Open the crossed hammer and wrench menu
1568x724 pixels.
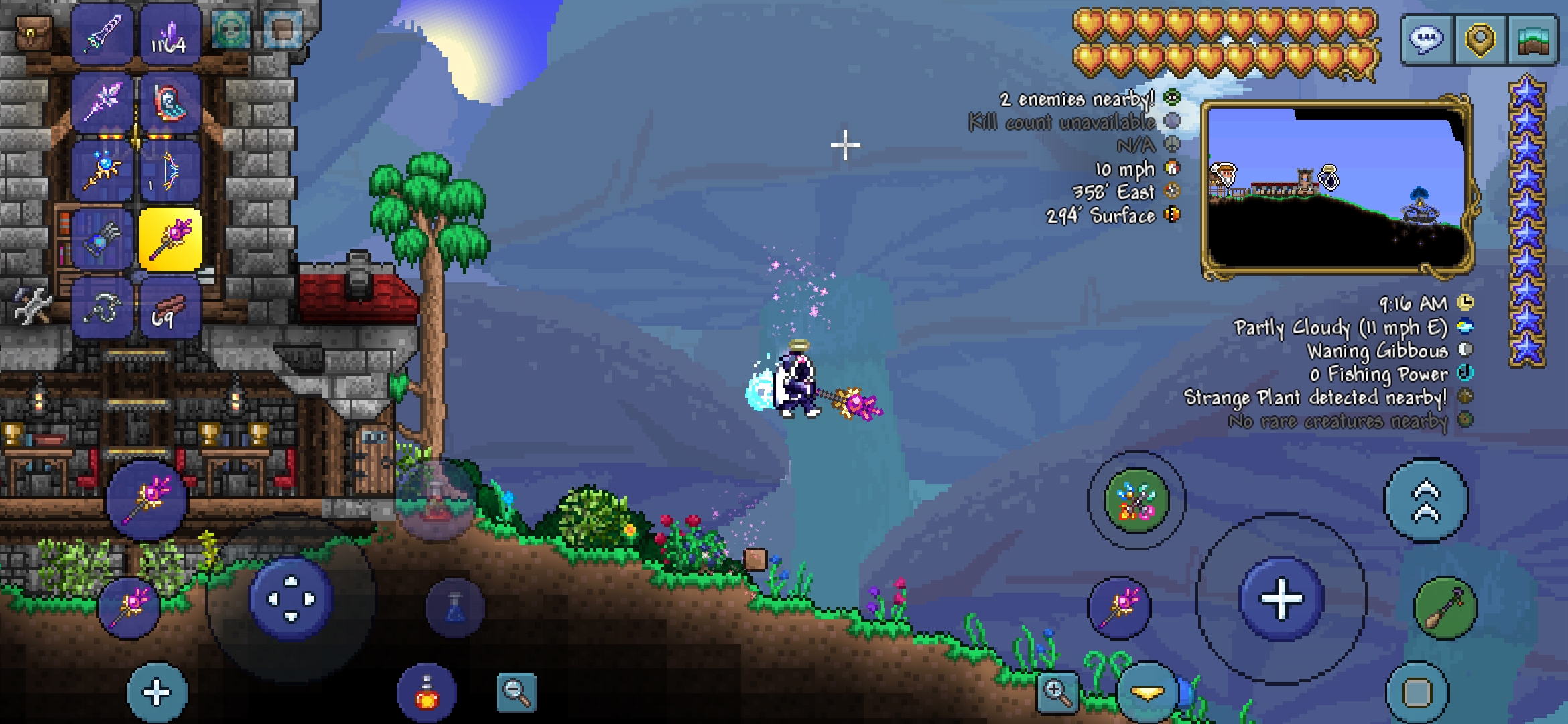pyautogui.click(x=32, y=307)
